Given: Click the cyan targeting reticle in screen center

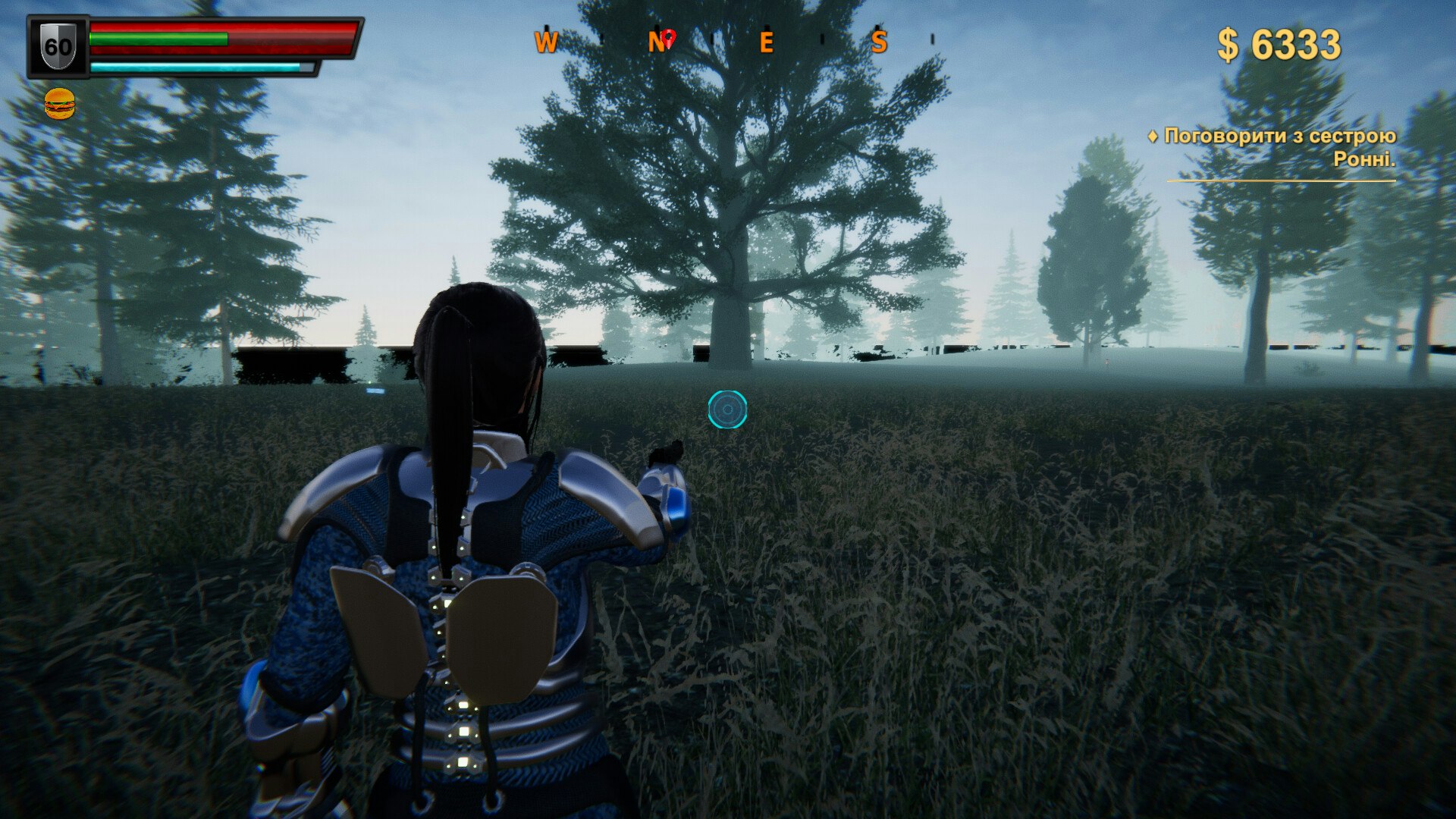Looking at the screenshot, I should tap(727, 409).
